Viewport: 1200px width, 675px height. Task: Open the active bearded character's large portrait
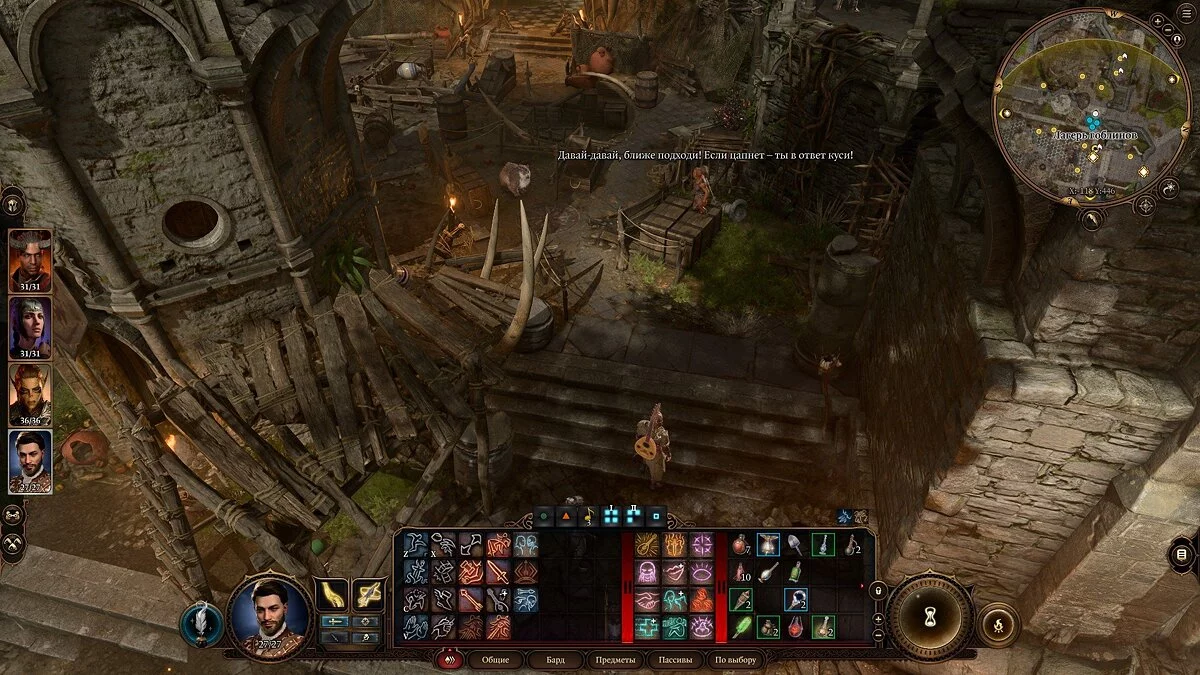(269, 614)
